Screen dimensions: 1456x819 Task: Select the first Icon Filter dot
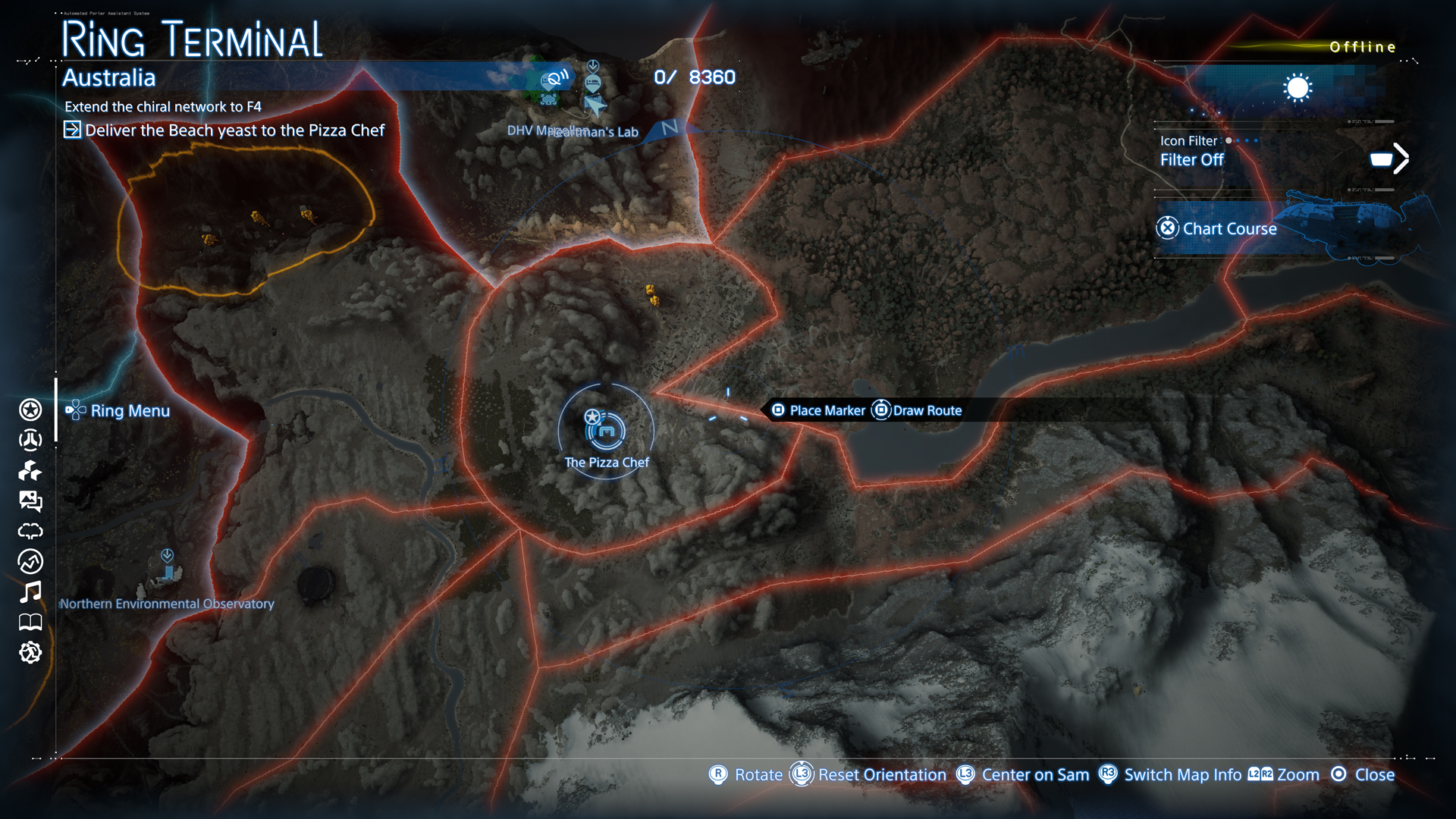(1228, 140)
